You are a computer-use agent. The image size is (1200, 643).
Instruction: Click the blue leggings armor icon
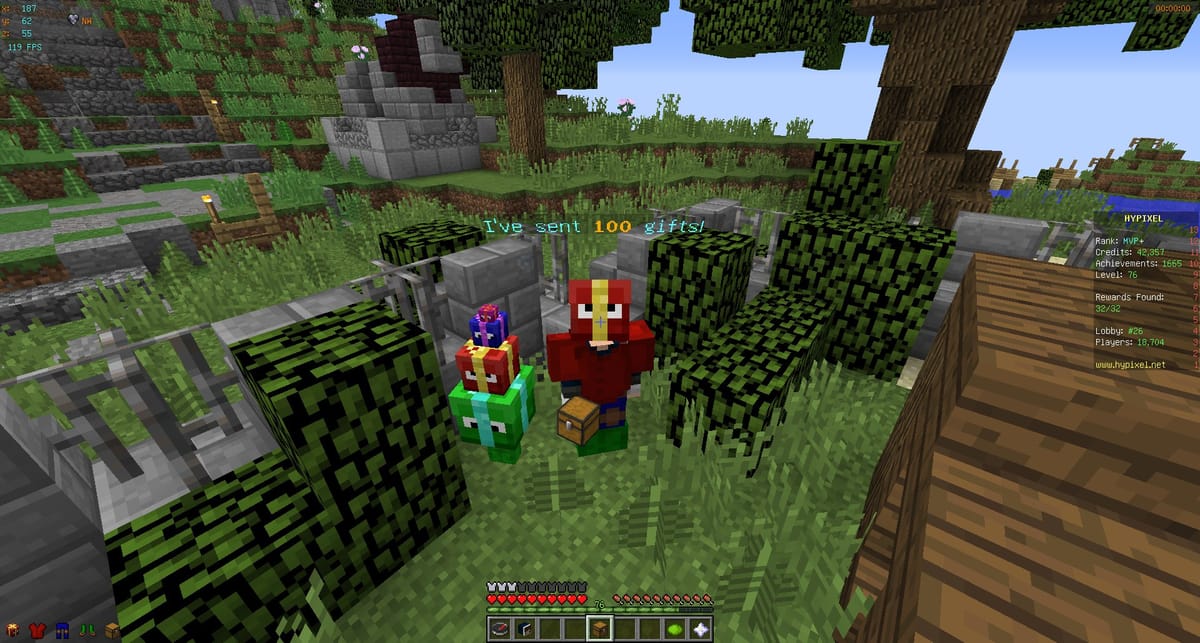(x=60, y=630)
